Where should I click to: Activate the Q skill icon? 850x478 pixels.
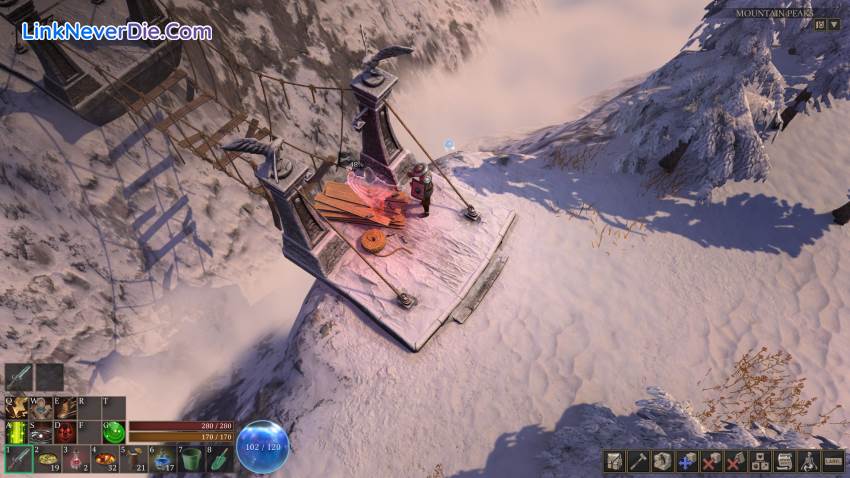(x=16, y=408)
